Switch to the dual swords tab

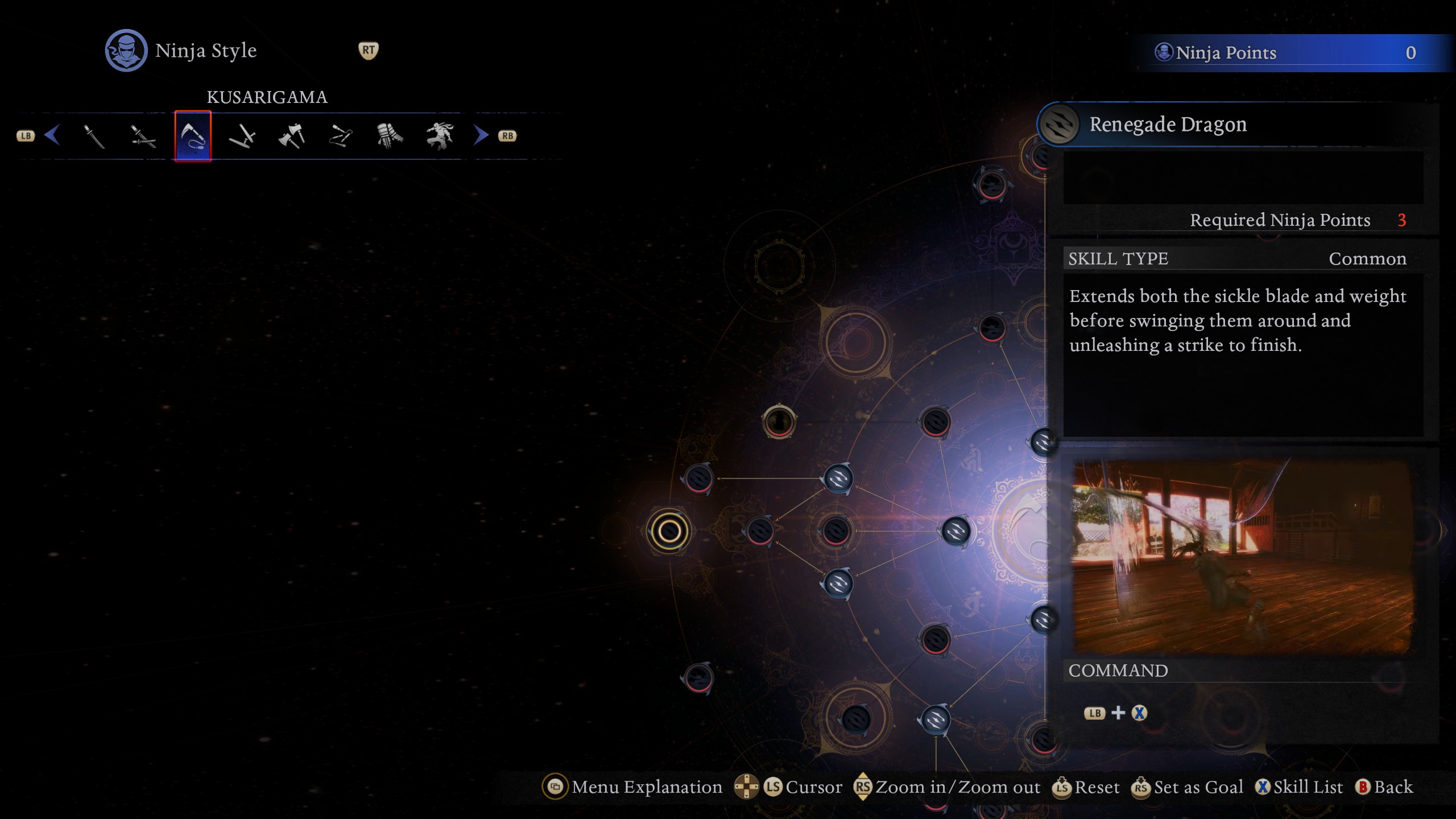pos(143,136)
